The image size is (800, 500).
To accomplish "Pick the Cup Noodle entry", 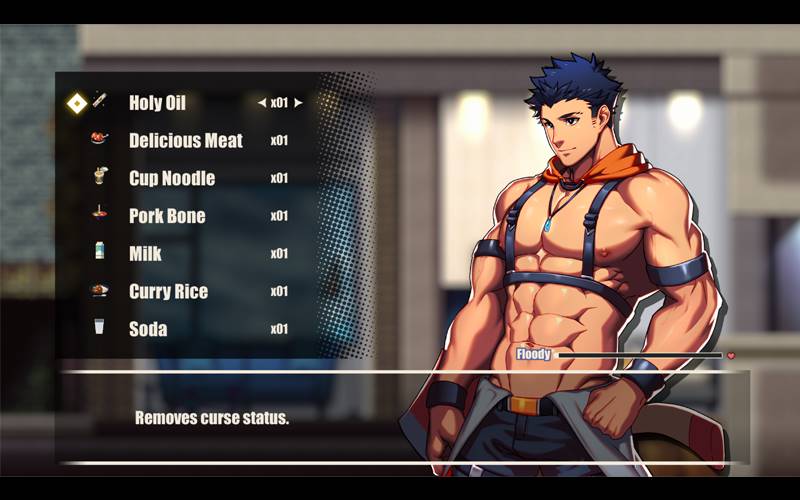I will tap(172, 178).
